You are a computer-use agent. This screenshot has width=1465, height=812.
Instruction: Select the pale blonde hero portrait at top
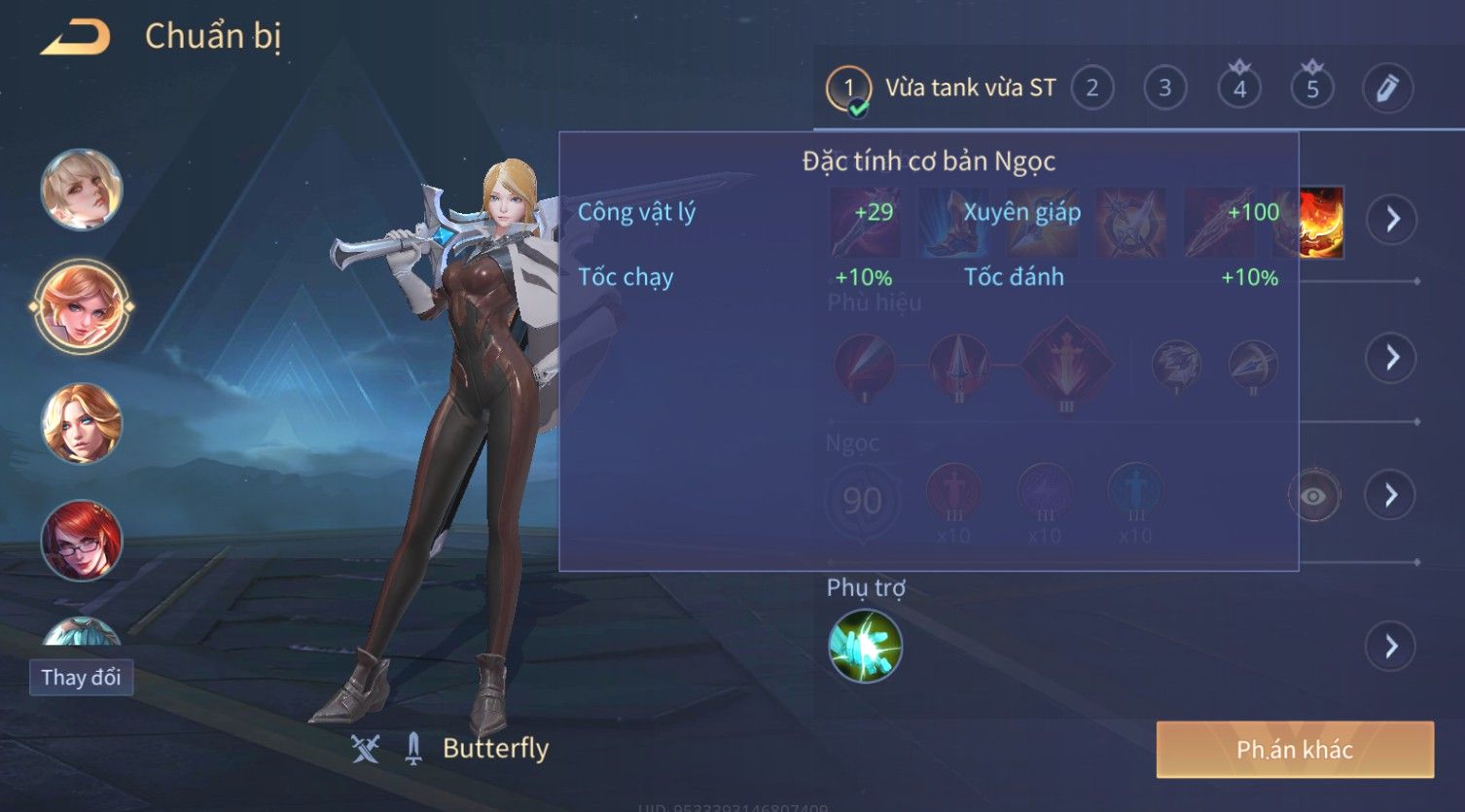click(82, 190)
